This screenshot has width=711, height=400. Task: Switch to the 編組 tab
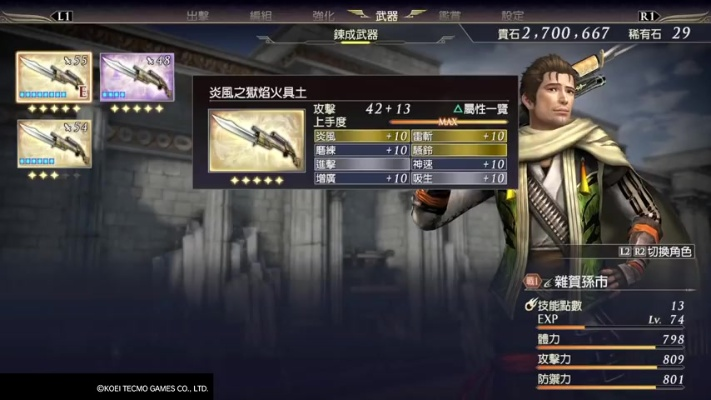pyautogui.click(x=260, y=16)
